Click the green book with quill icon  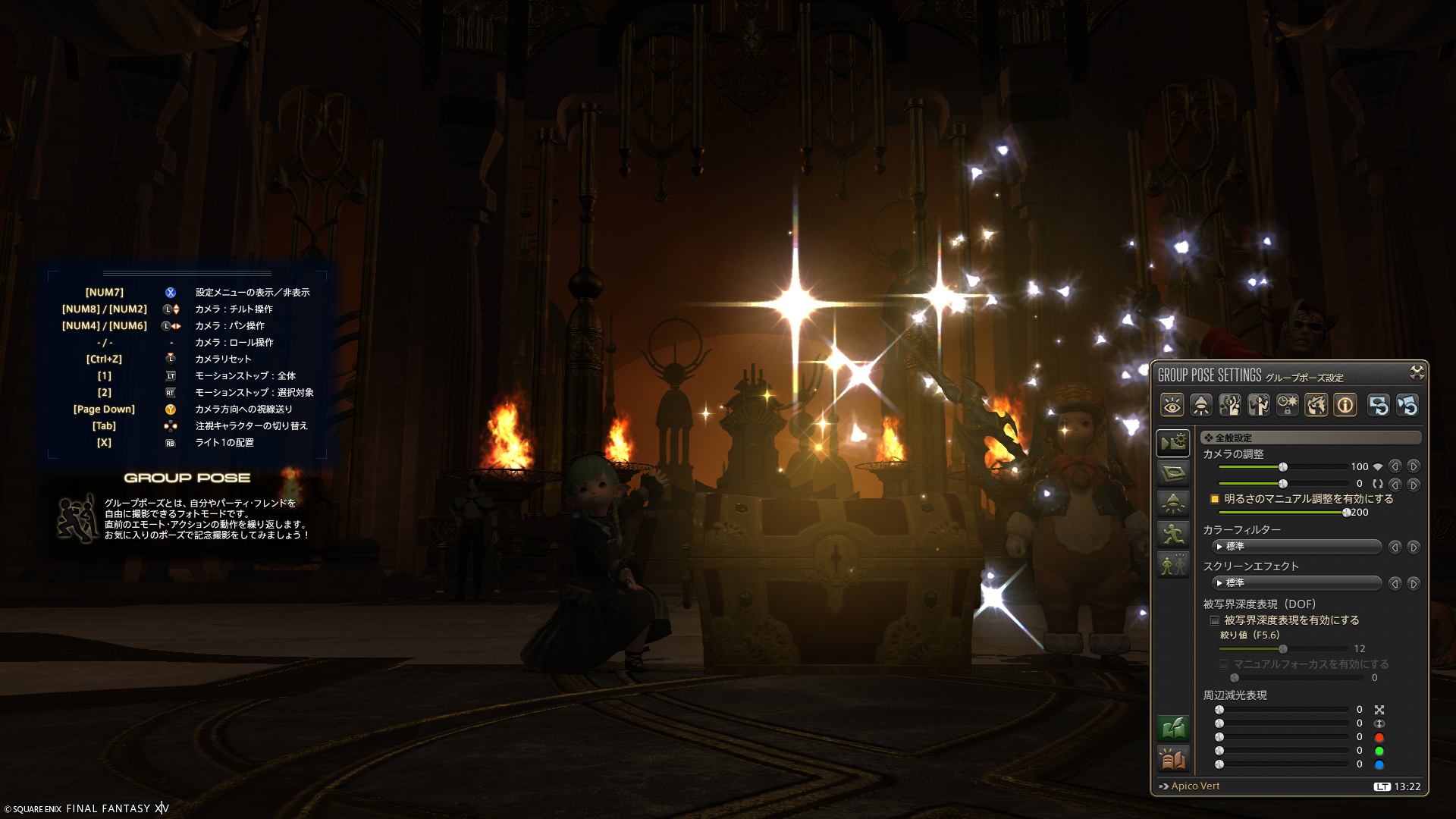[1172, 729]
